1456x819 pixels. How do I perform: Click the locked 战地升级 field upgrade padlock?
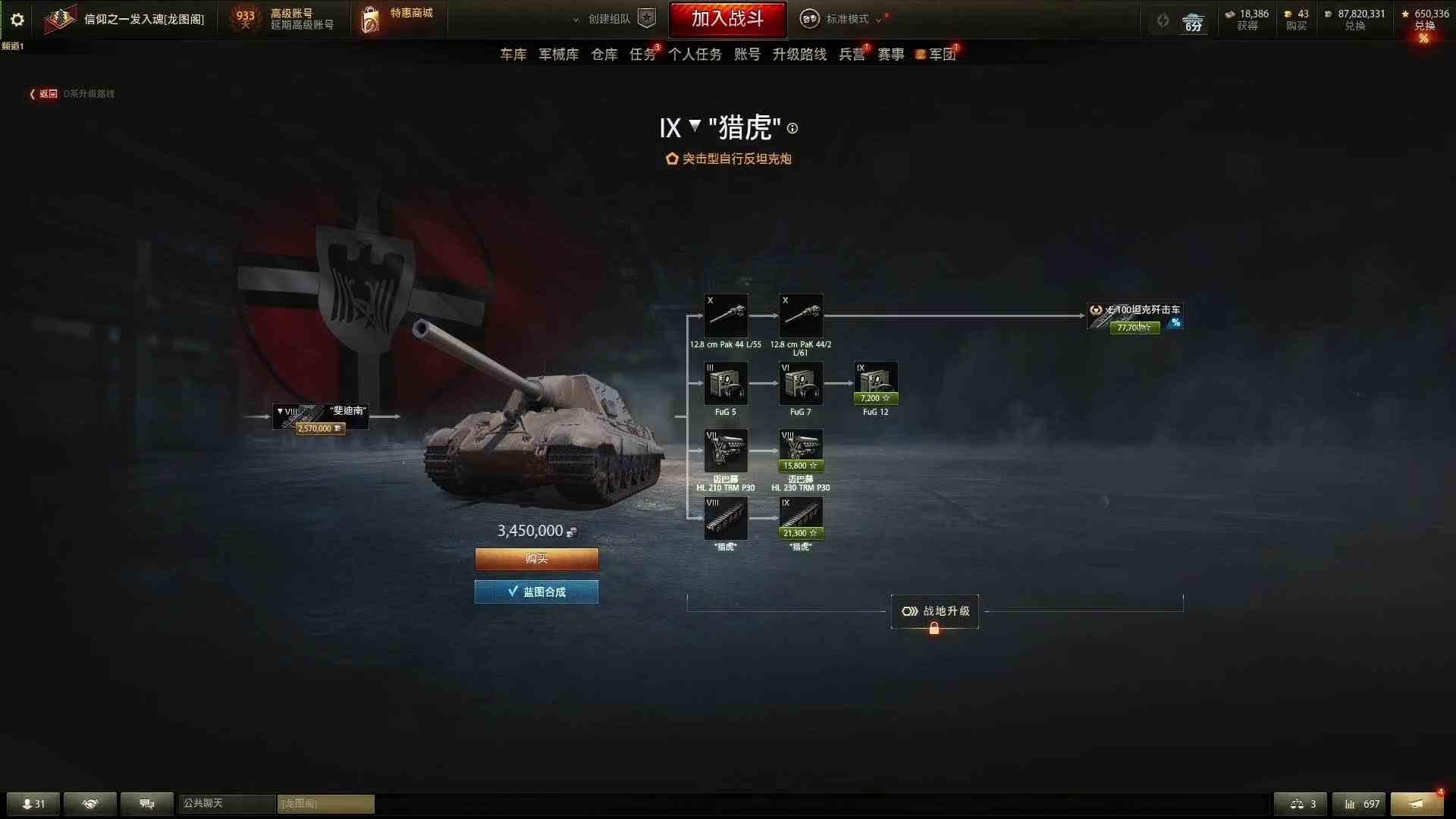934,628
